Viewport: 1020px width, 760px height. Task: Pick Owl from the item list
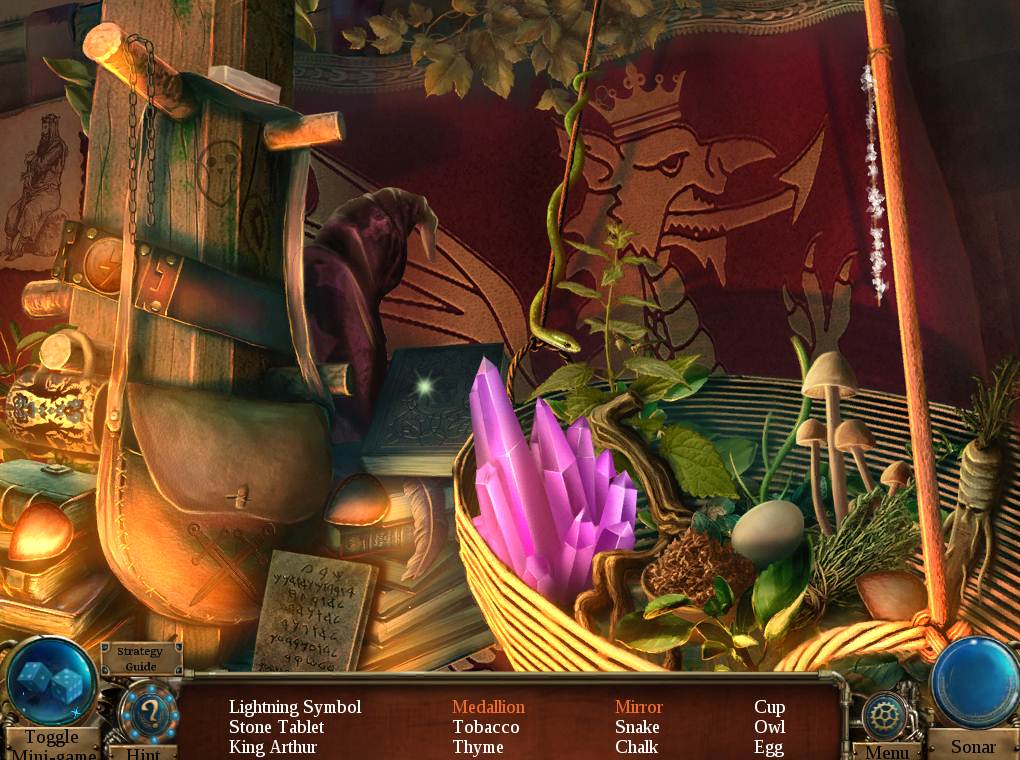pos(769,727)
